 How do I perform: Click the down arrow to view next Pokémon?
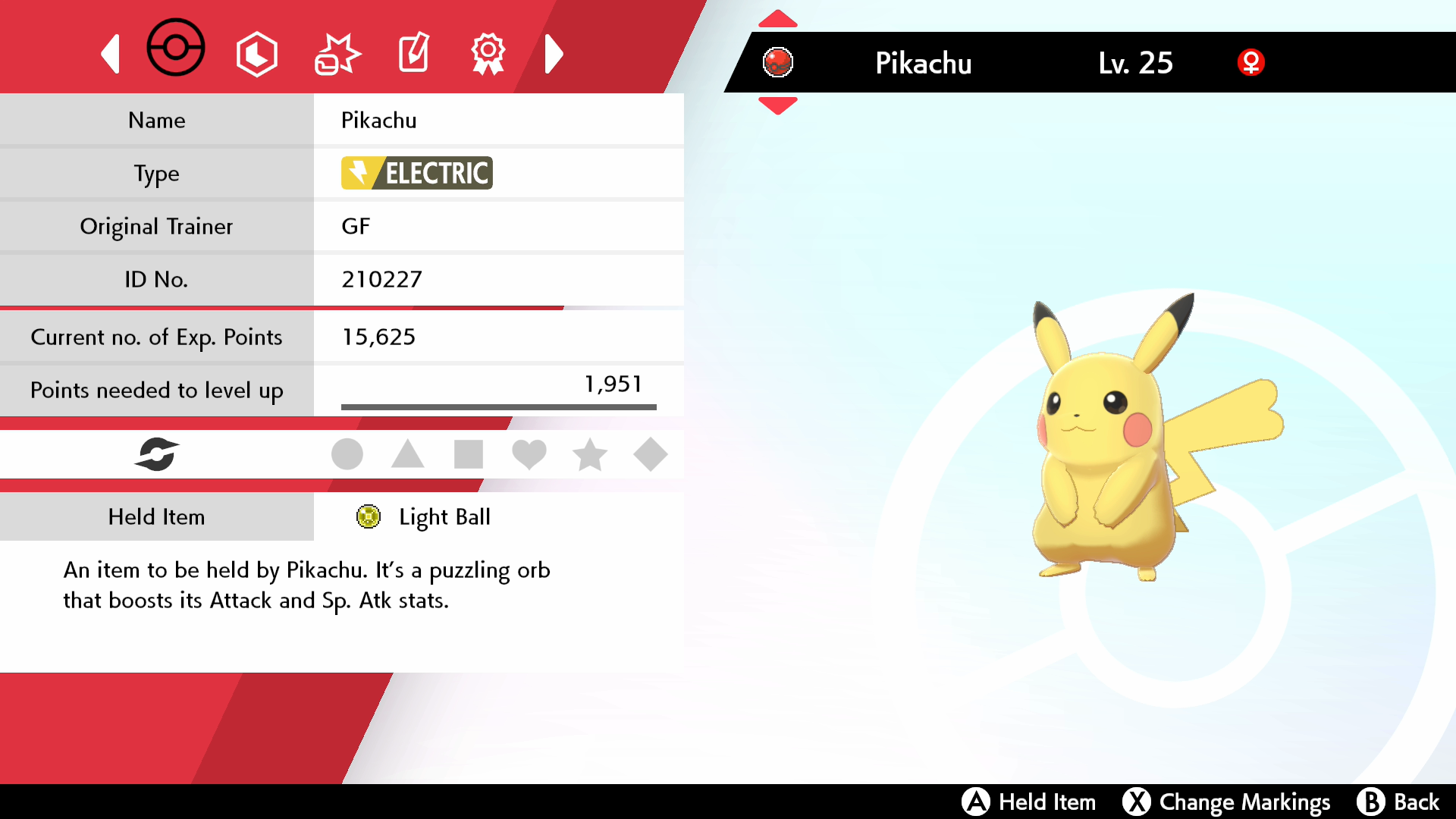tap(778, 106)
